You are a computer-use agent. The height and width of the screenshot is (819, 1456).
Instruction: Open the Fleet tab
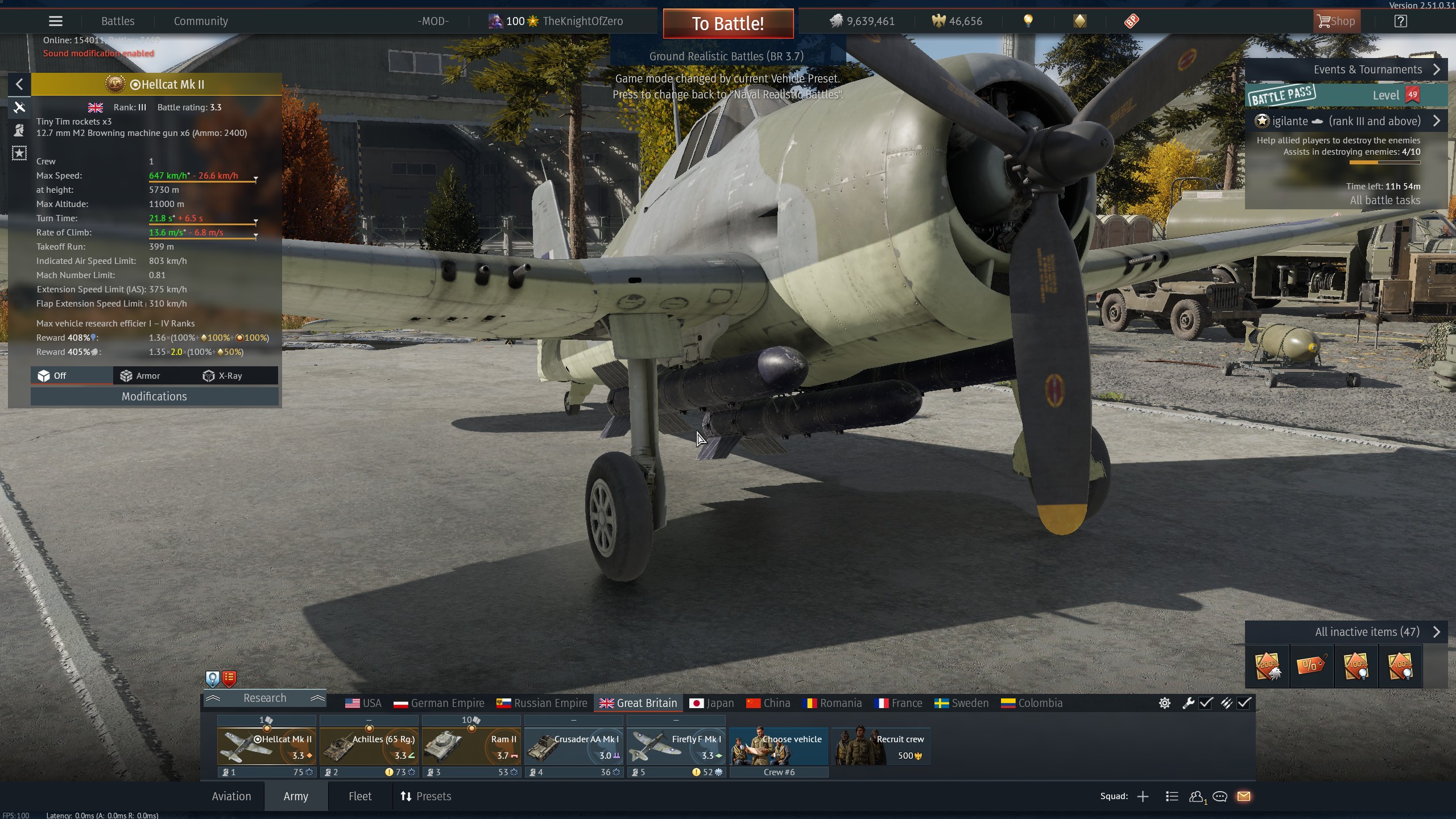(360, 796)
